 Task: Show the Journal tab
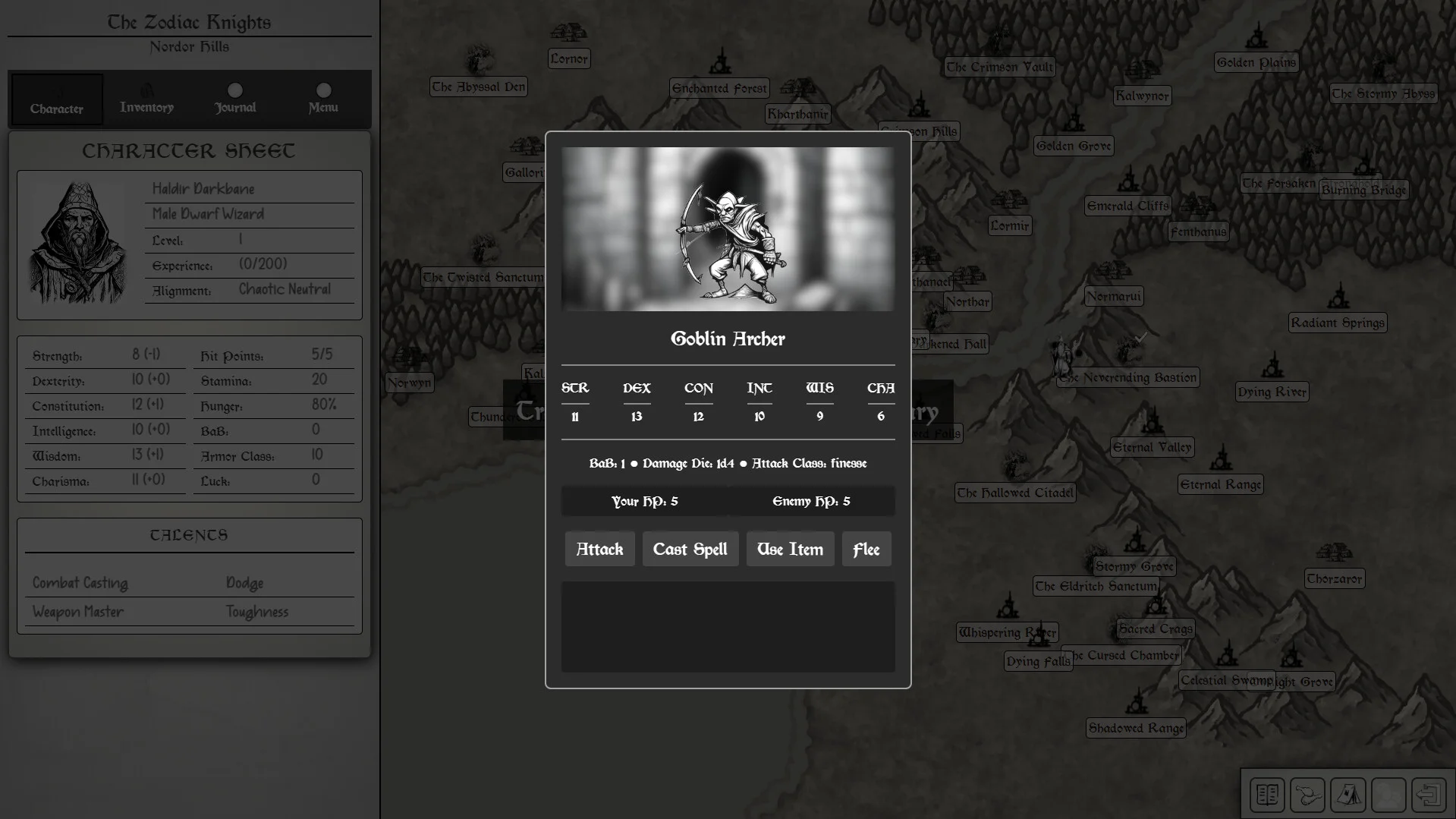click(x=235, y=99)
